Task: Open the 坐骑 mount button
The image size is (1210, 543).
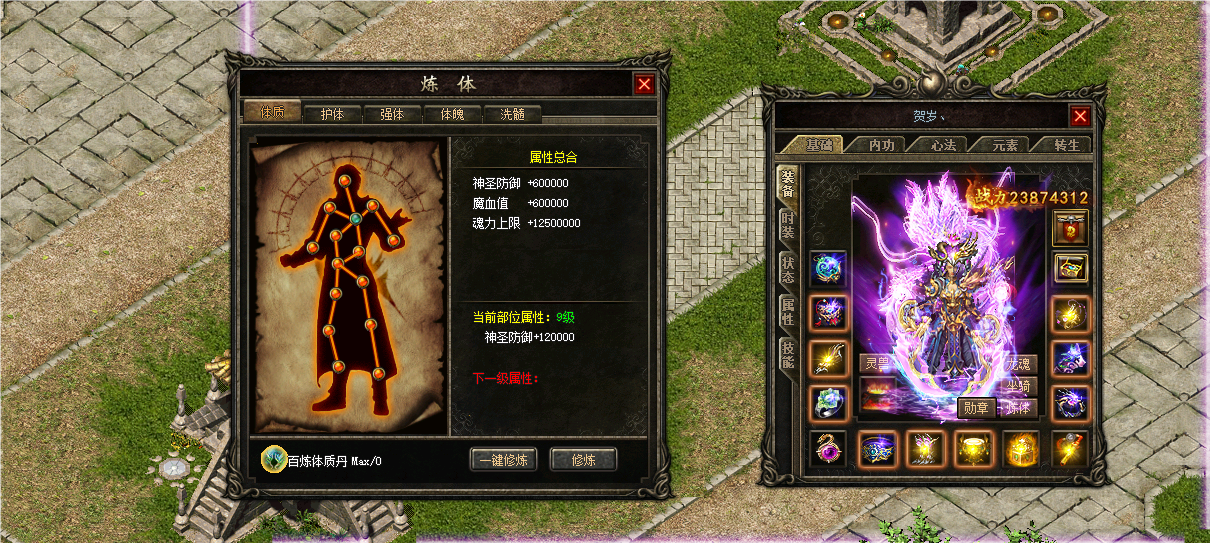Action: 1020,386
